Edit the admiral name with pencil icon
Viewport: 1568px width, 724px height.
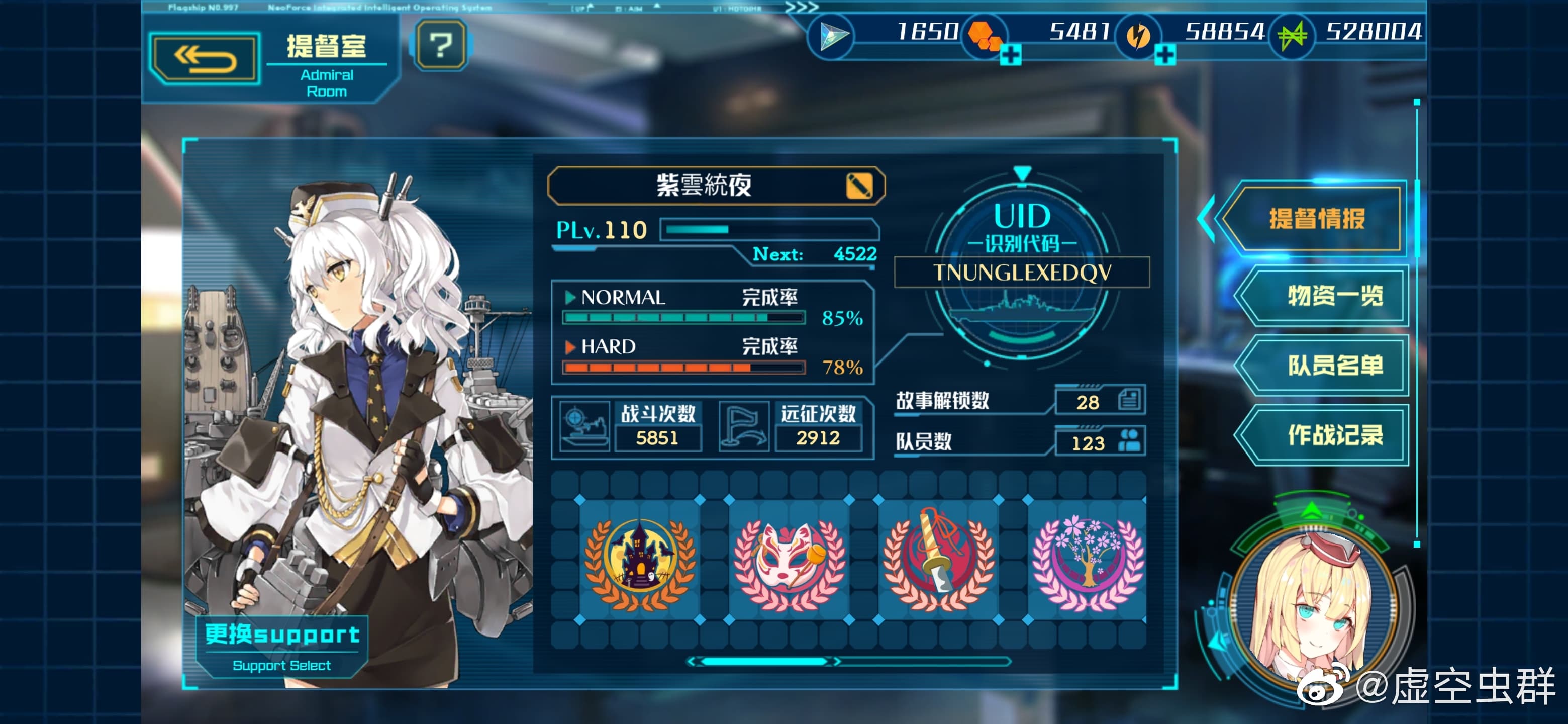click(858, 186)
